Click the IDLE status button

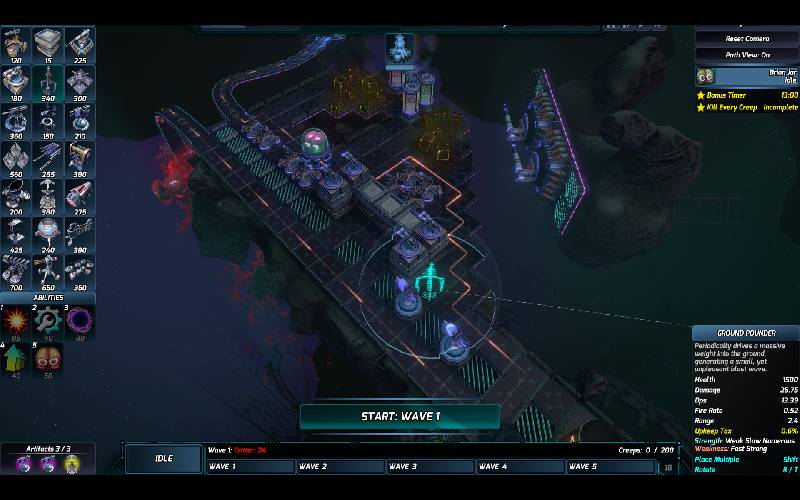pyautogui.click(x=162, y=458)
